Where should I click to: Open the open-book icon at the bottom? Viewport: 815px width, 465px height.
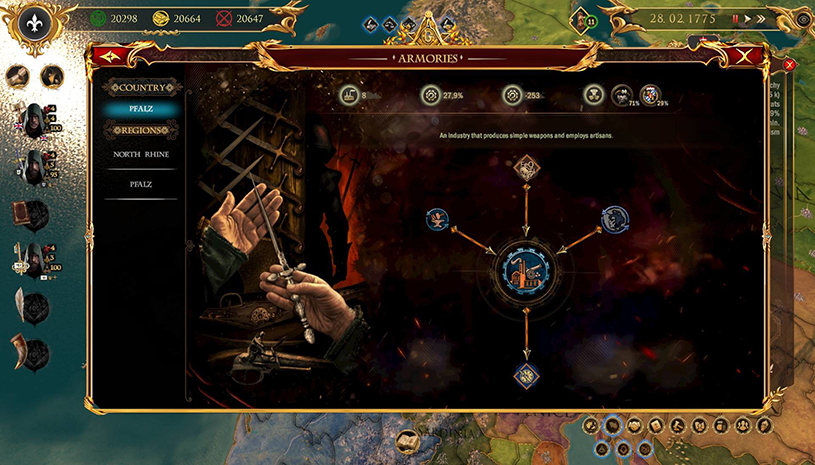tap(407, 440)
